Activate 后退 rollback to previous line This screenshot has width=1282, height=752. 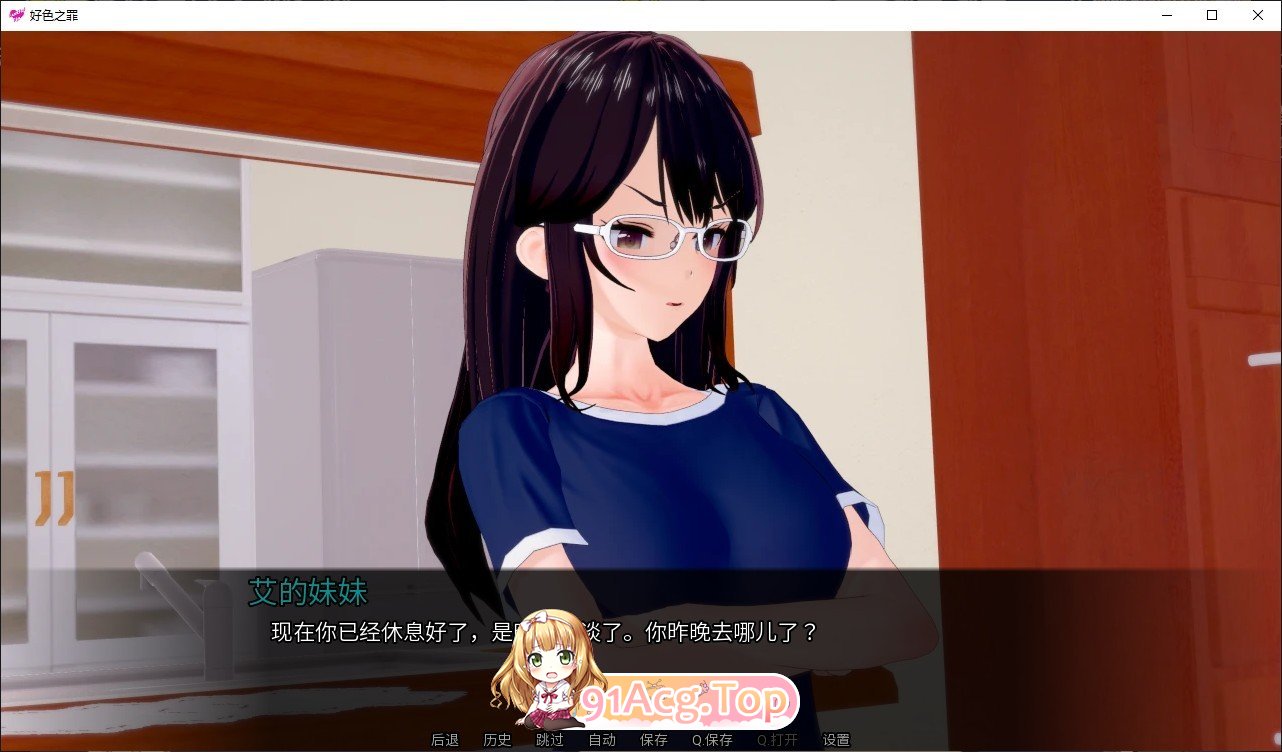click(445, 740)
